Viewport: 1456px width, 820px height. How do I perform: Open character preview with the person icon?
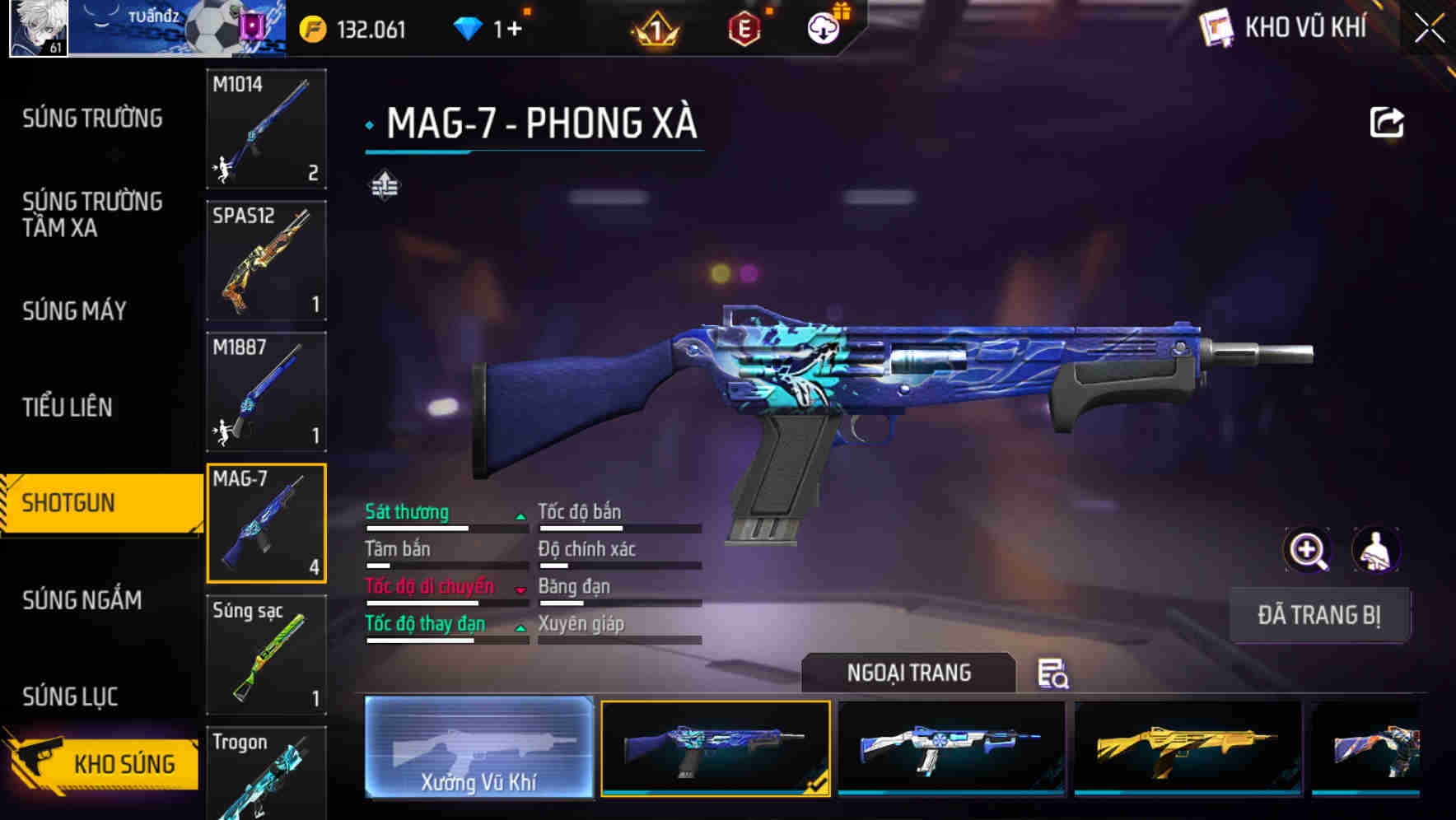(x=1374, y=550)
